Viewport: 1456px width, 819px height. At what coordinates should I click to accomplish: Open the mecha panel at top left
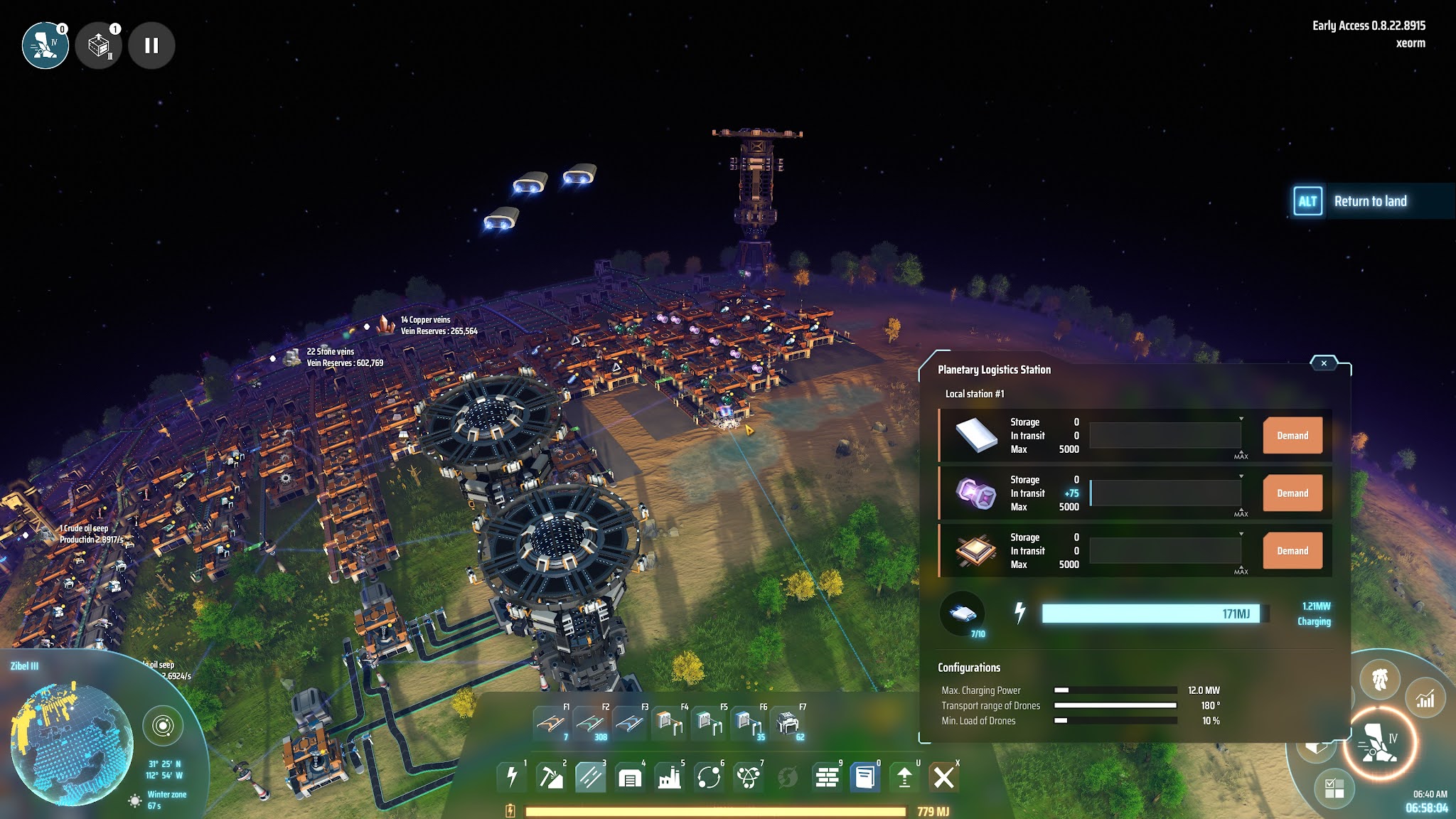coord(45,45)
